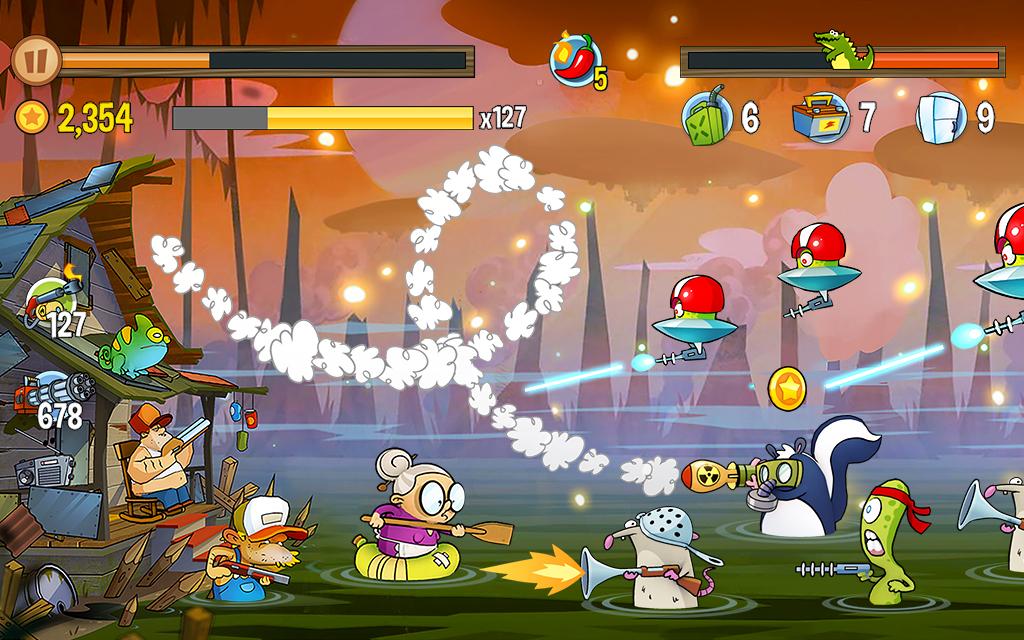Deploy the green gas canister item
Screen dimensions: 1024x640
click(709, 118)
